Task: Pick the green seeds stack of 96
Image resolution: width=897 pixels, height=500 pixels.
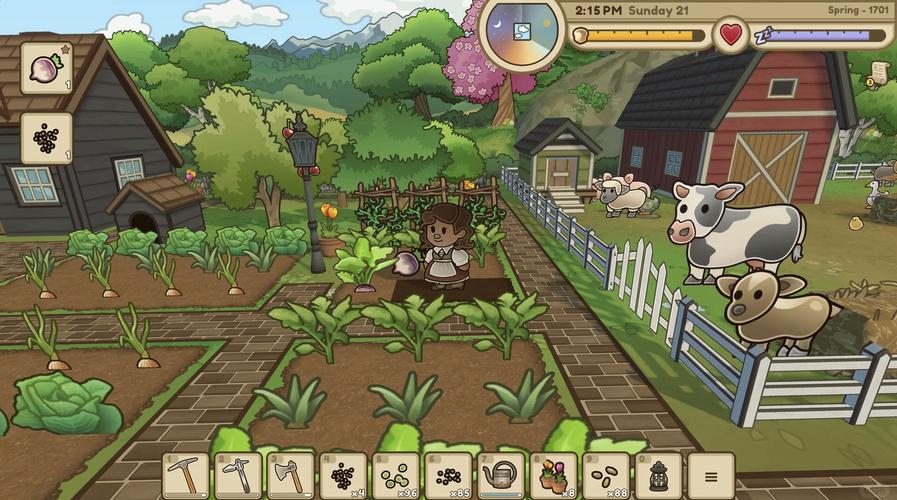Action: click(395, 475)
